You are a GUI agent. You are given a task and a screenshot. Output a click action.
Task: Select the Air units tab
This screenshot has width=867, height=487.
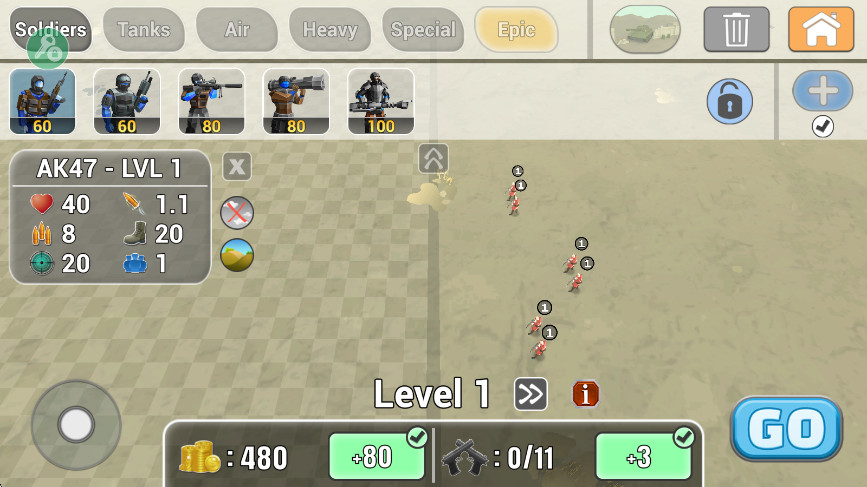(237, 30)
